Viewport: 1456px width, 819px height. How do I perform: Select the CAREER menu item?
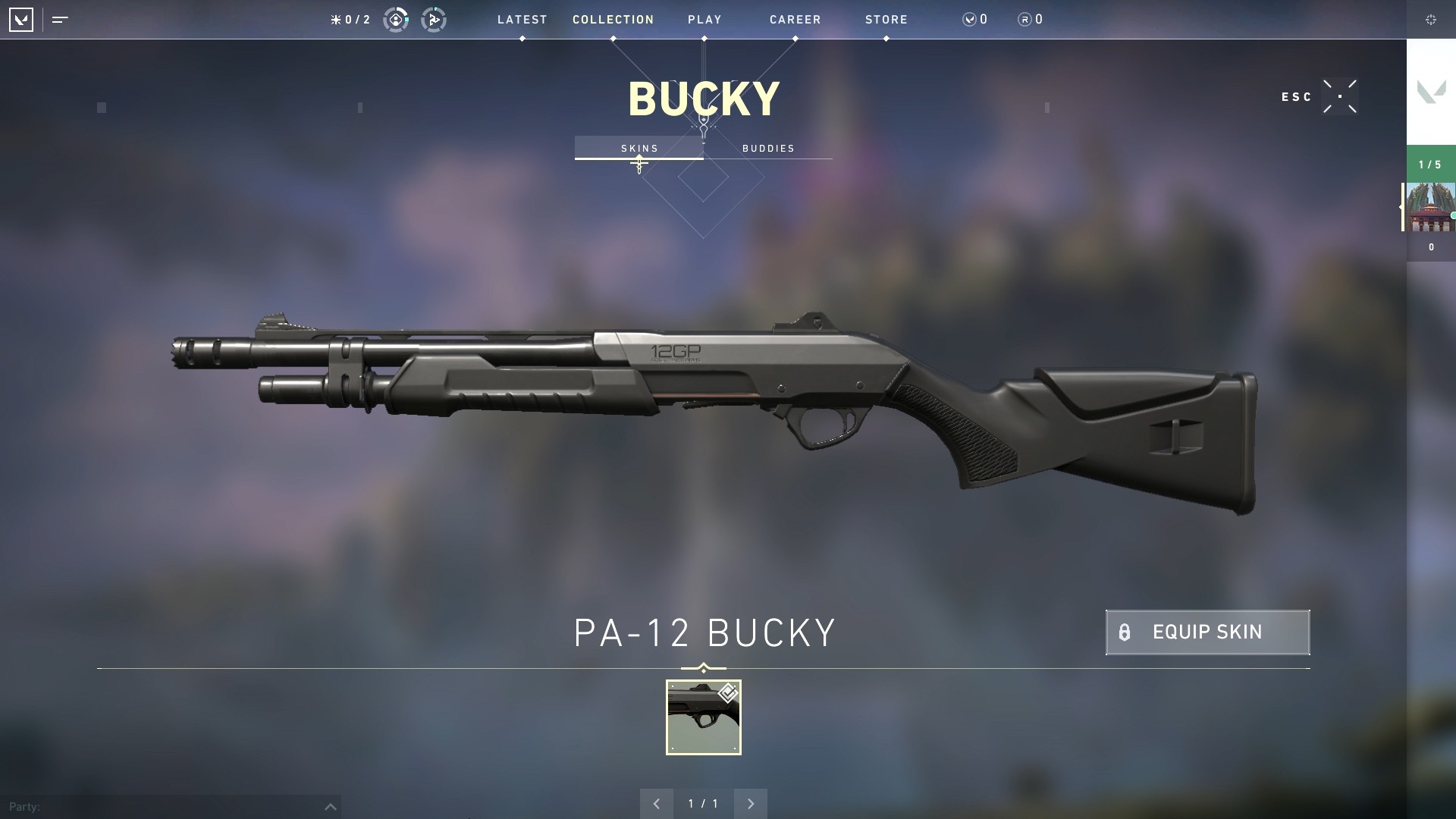(795, 20)
